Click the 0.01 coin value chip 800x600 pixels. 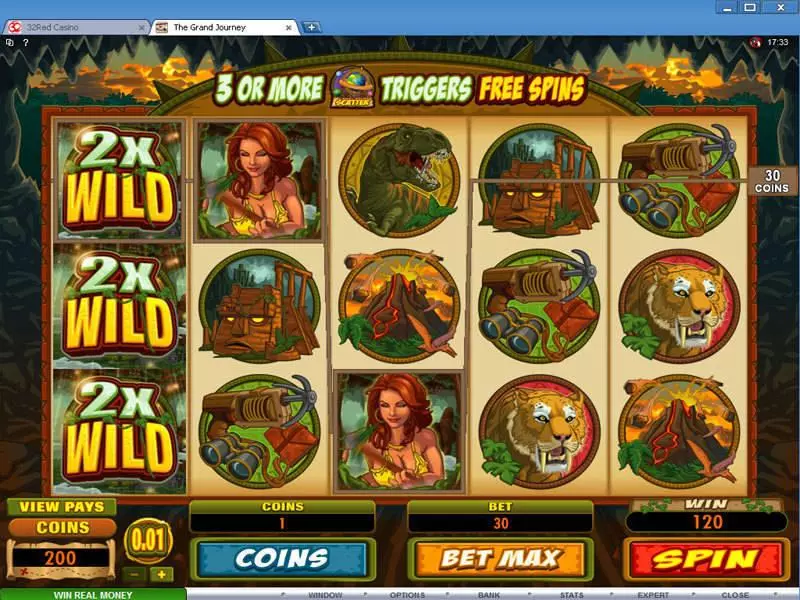click(x=148, y=541)
